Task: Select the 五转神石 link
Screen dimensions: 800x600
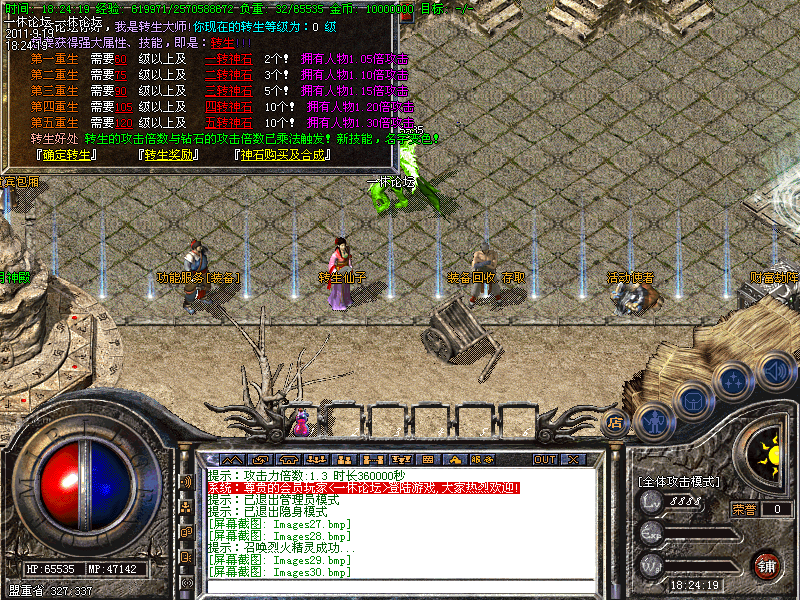Action: pos(228,123)
